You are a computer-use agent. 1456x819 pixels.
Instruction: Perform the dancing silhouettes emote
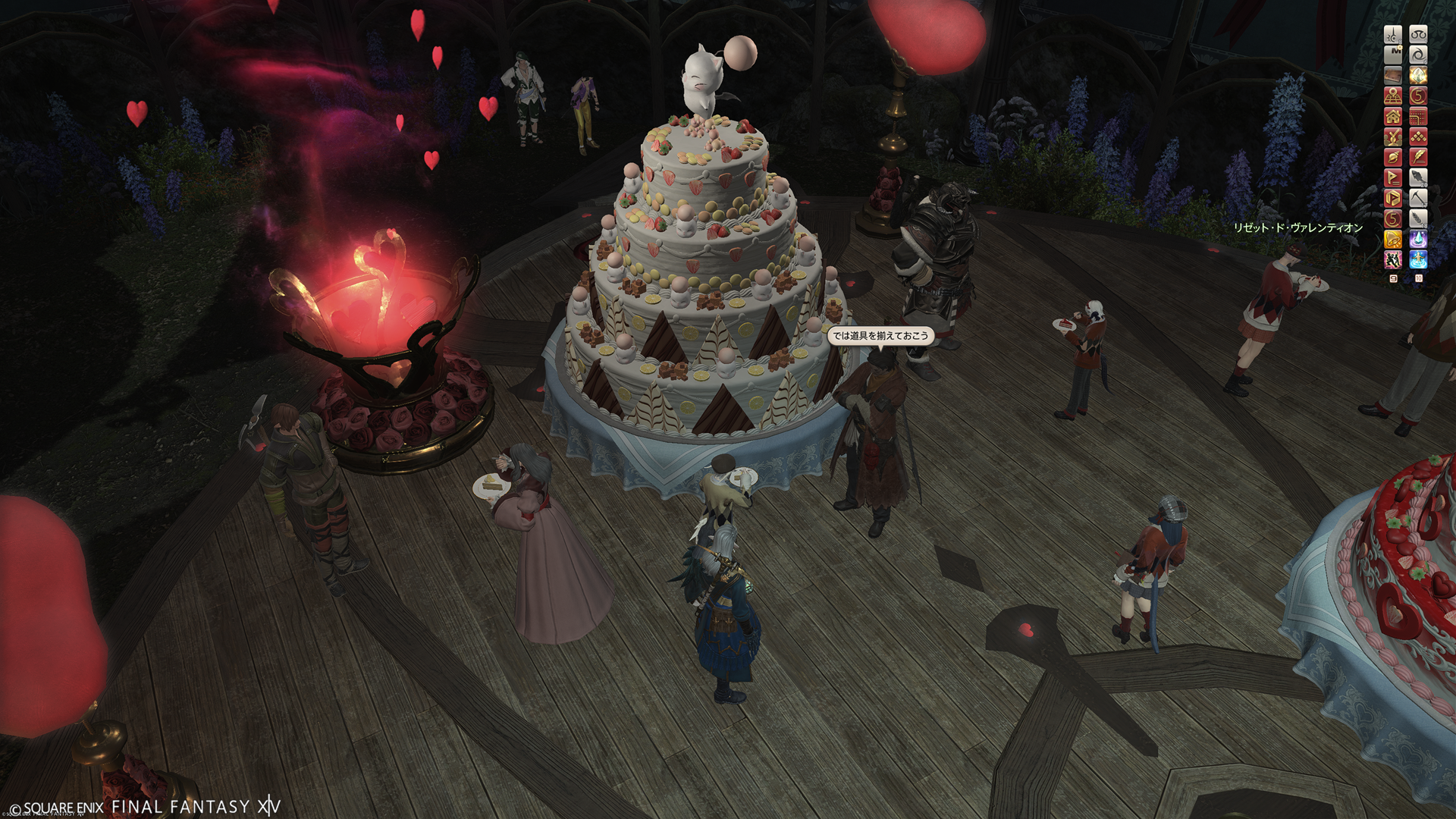pyautogui.click(x=1393, y=259)
